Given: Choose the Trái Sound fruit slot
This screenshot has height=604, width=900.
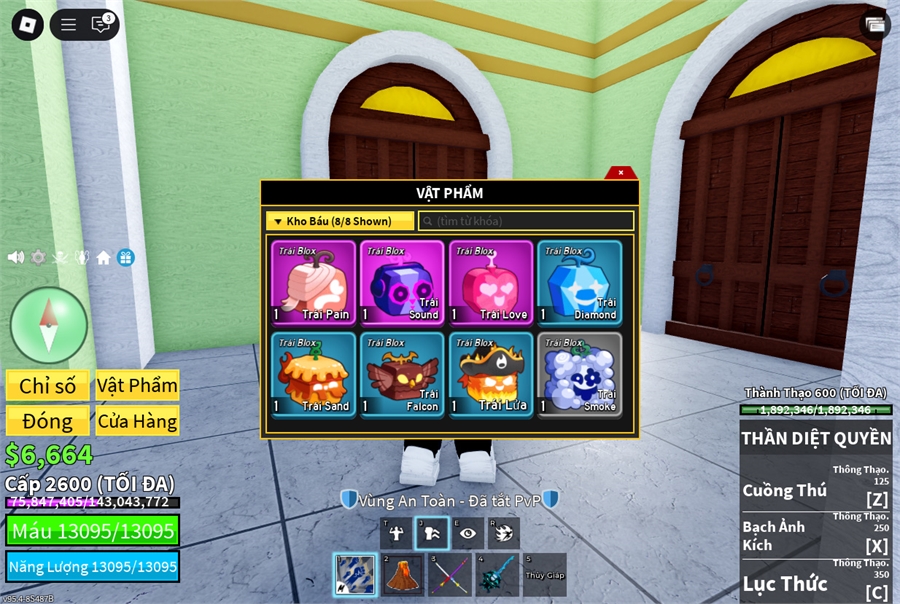Looking at the screenshot, I should [x=402, y=282].
